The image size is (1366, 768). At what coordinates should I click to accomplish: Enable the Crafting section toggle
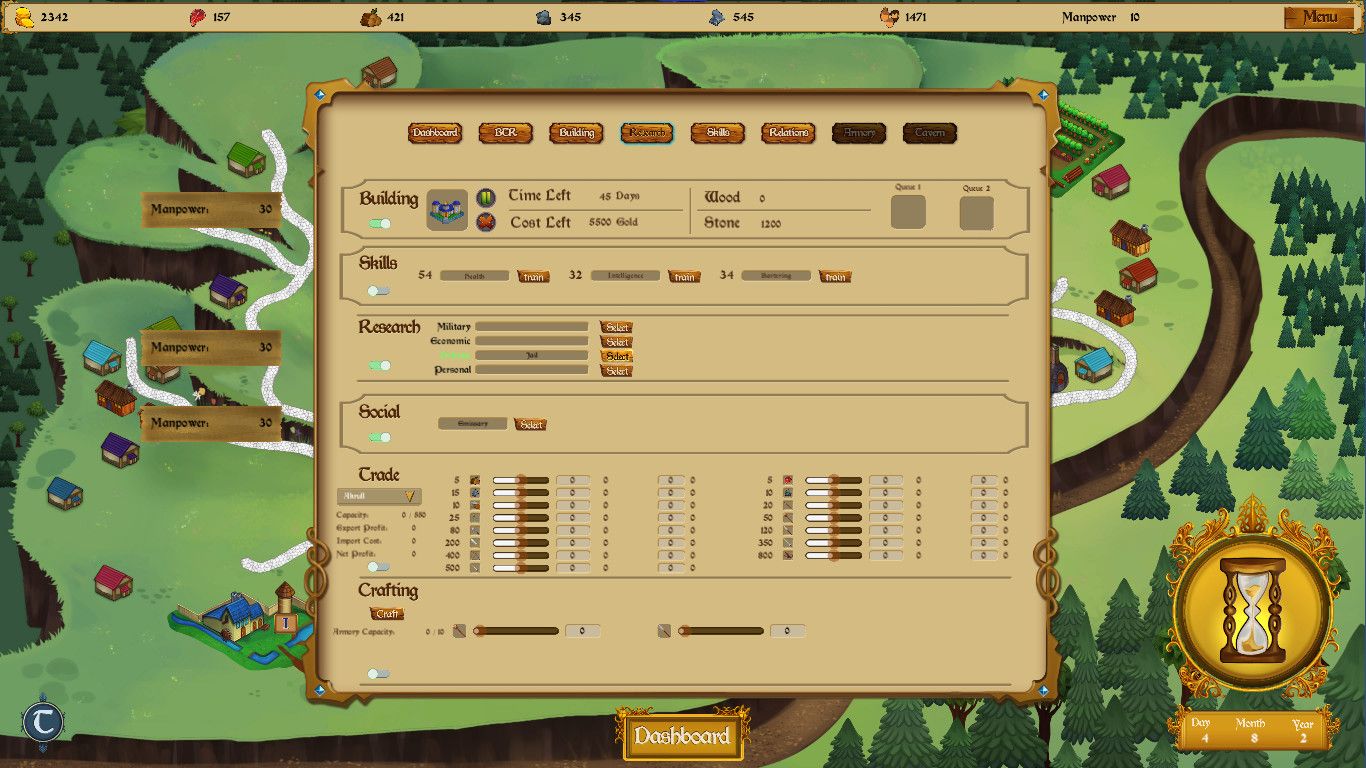point(377,673)
